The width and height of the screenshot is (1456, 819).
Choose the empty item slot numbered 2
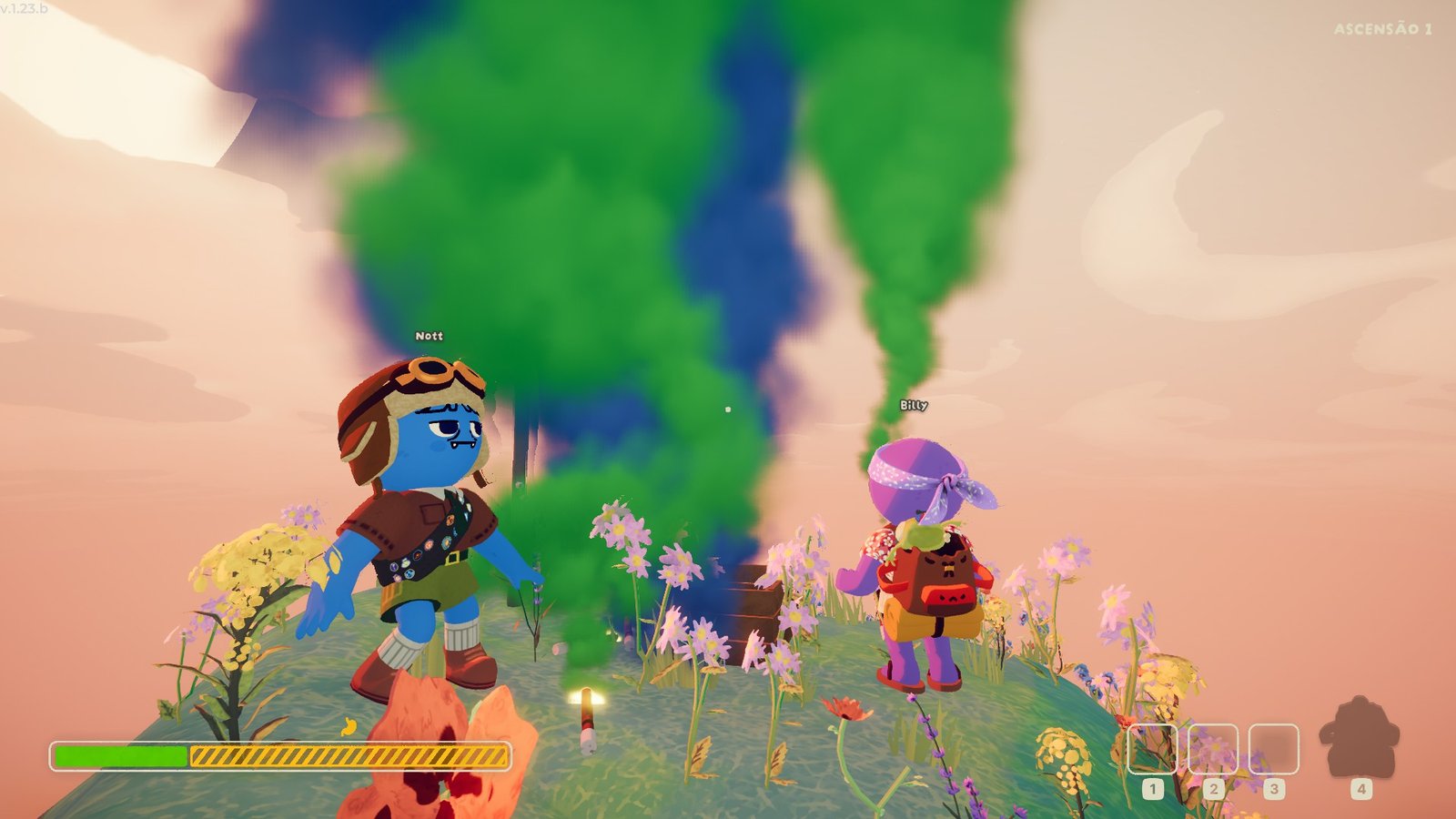click(1213, 748)
